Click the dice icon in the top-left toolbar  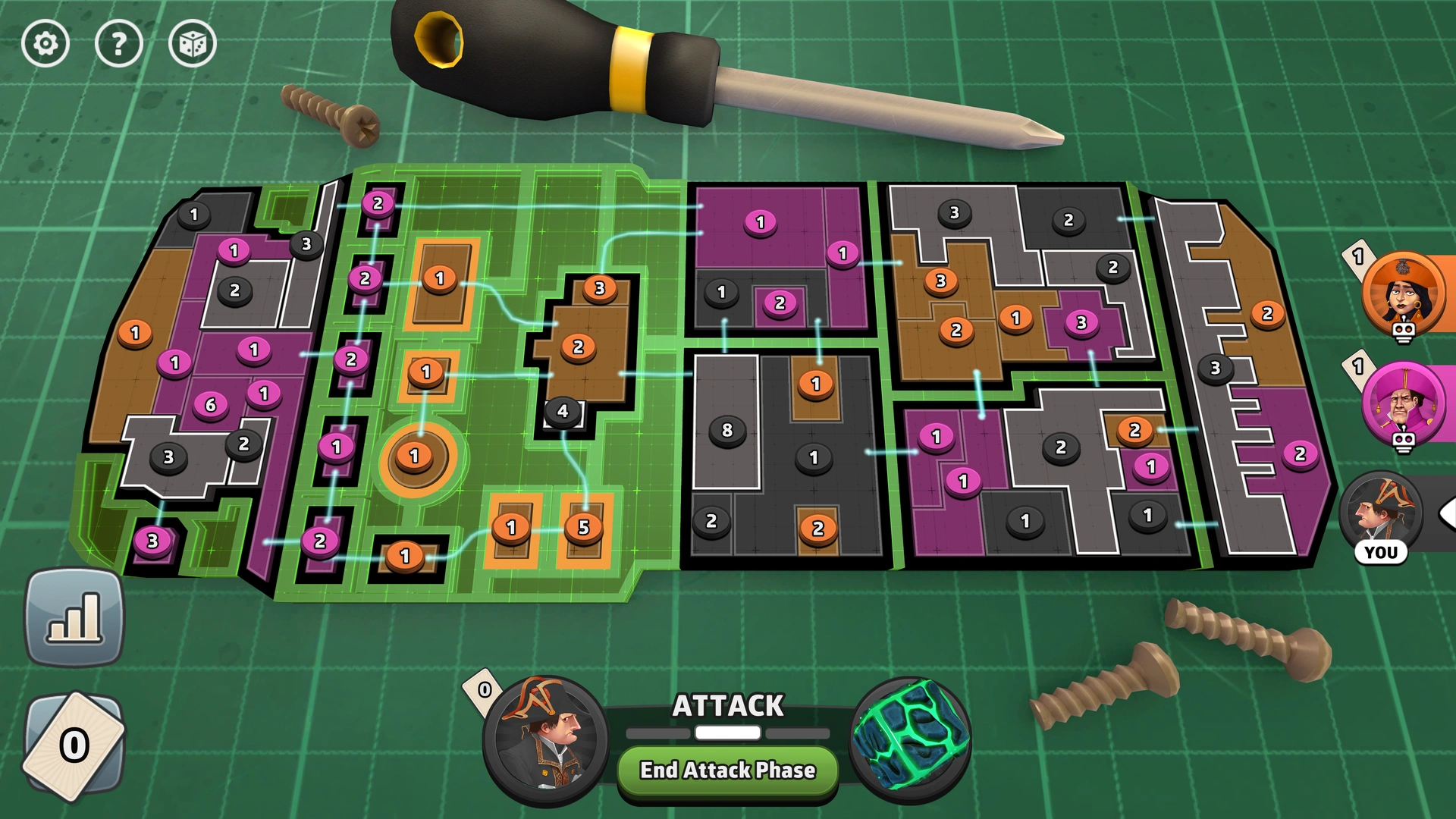point(191,44)
